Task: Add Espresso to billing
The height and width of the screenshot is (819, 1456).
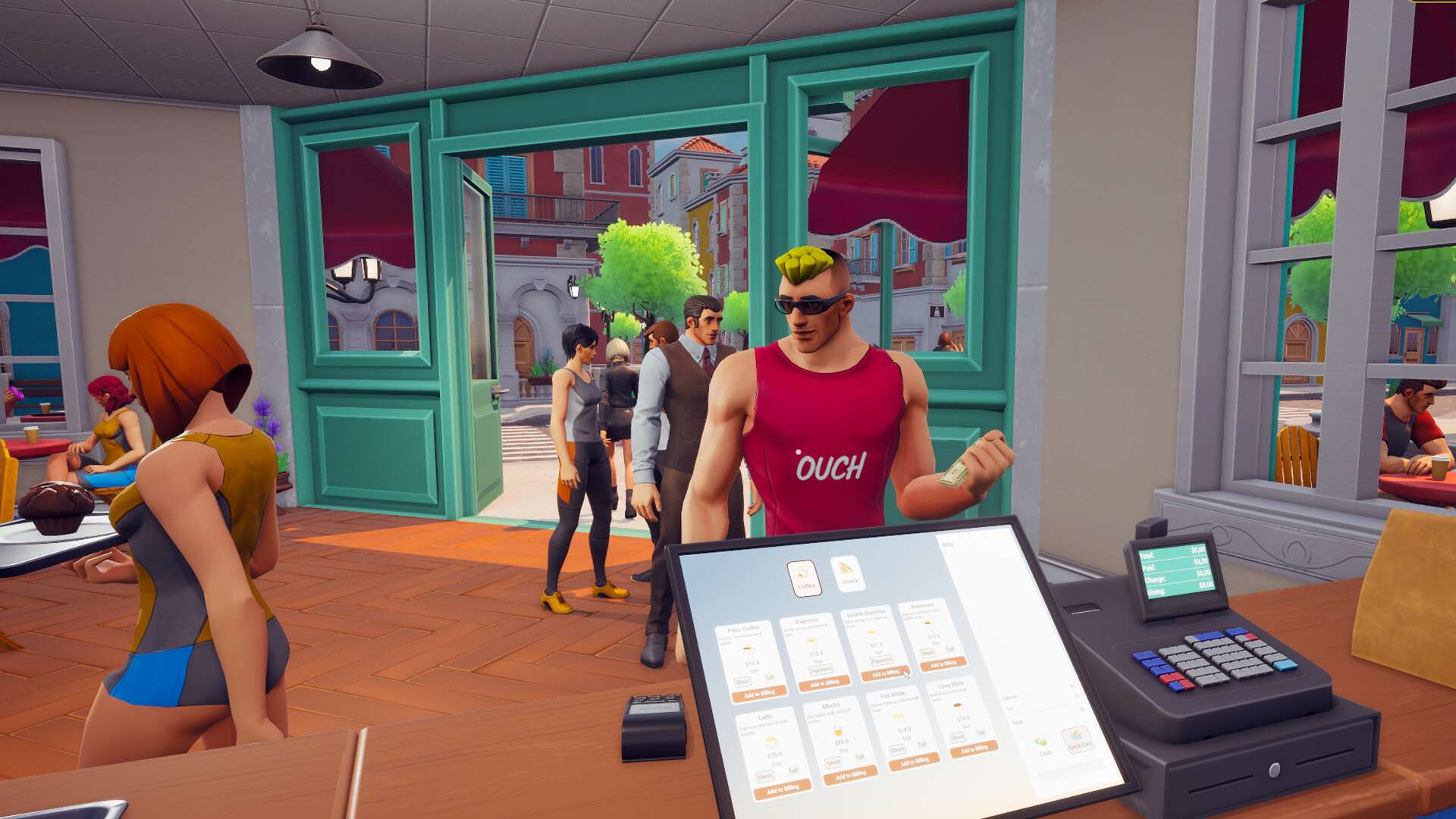Action: (x=824, y=683)
